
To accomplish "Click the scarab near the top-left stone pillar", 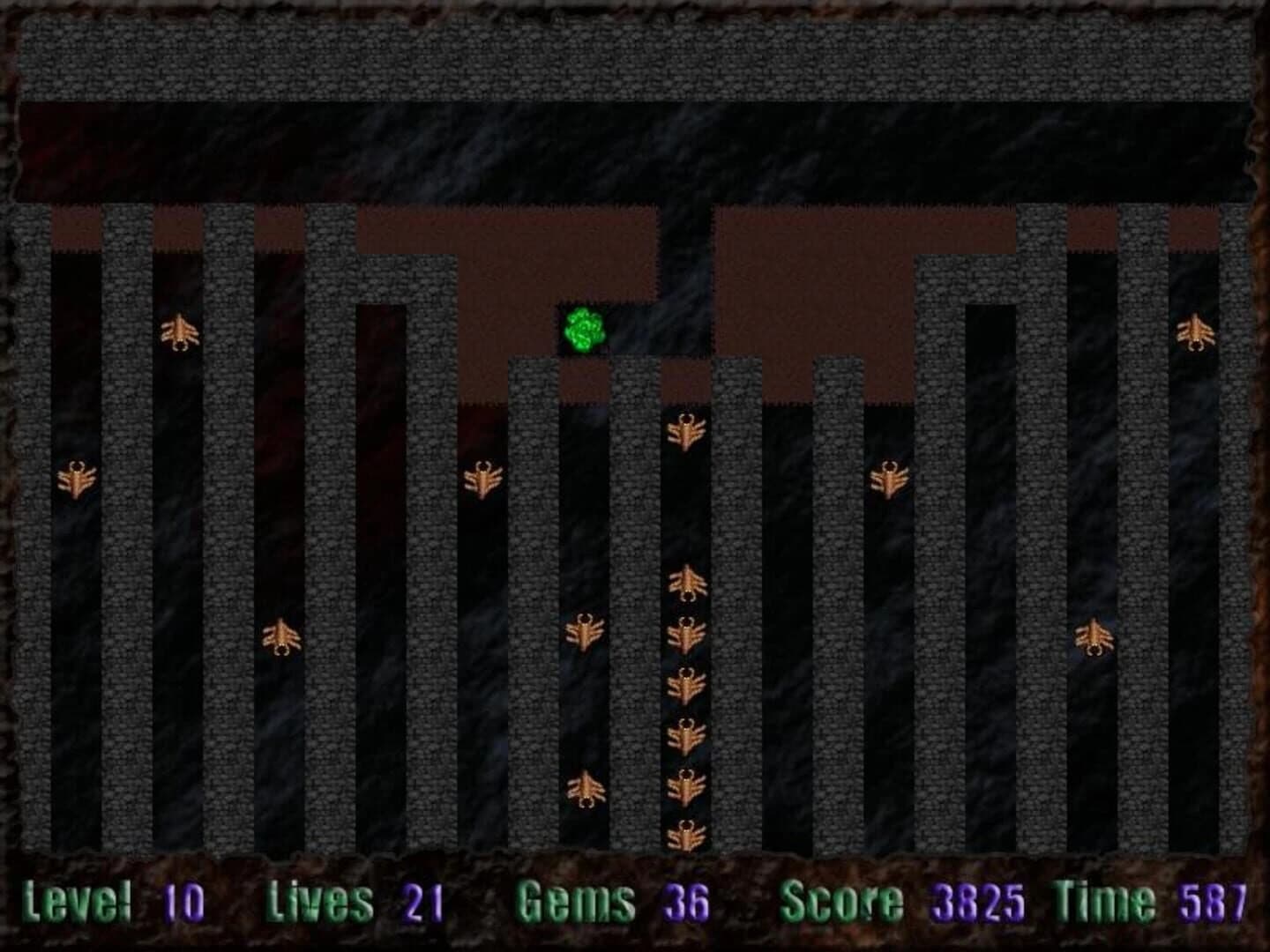I will [x=181, y=333].
